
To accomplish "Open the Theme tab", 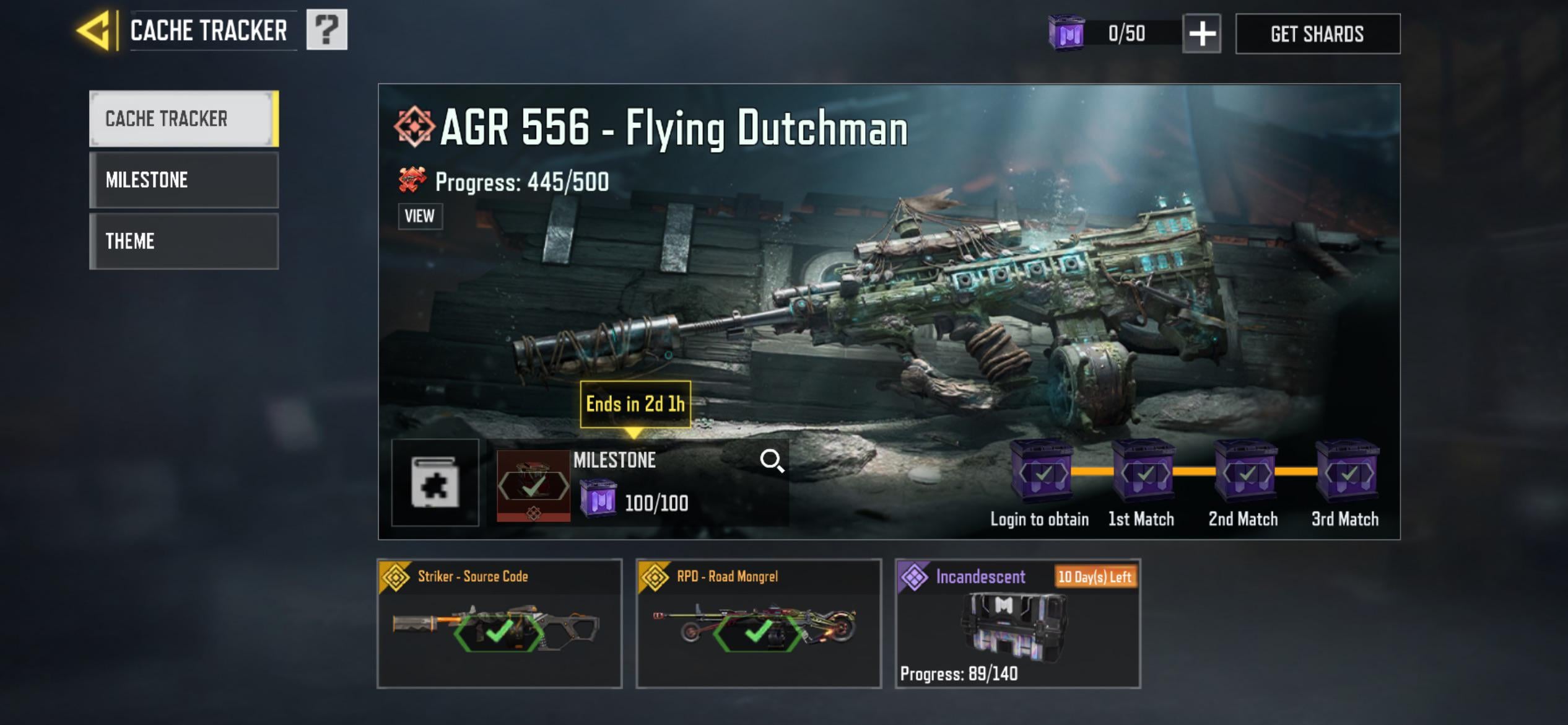I will point(183,241).
